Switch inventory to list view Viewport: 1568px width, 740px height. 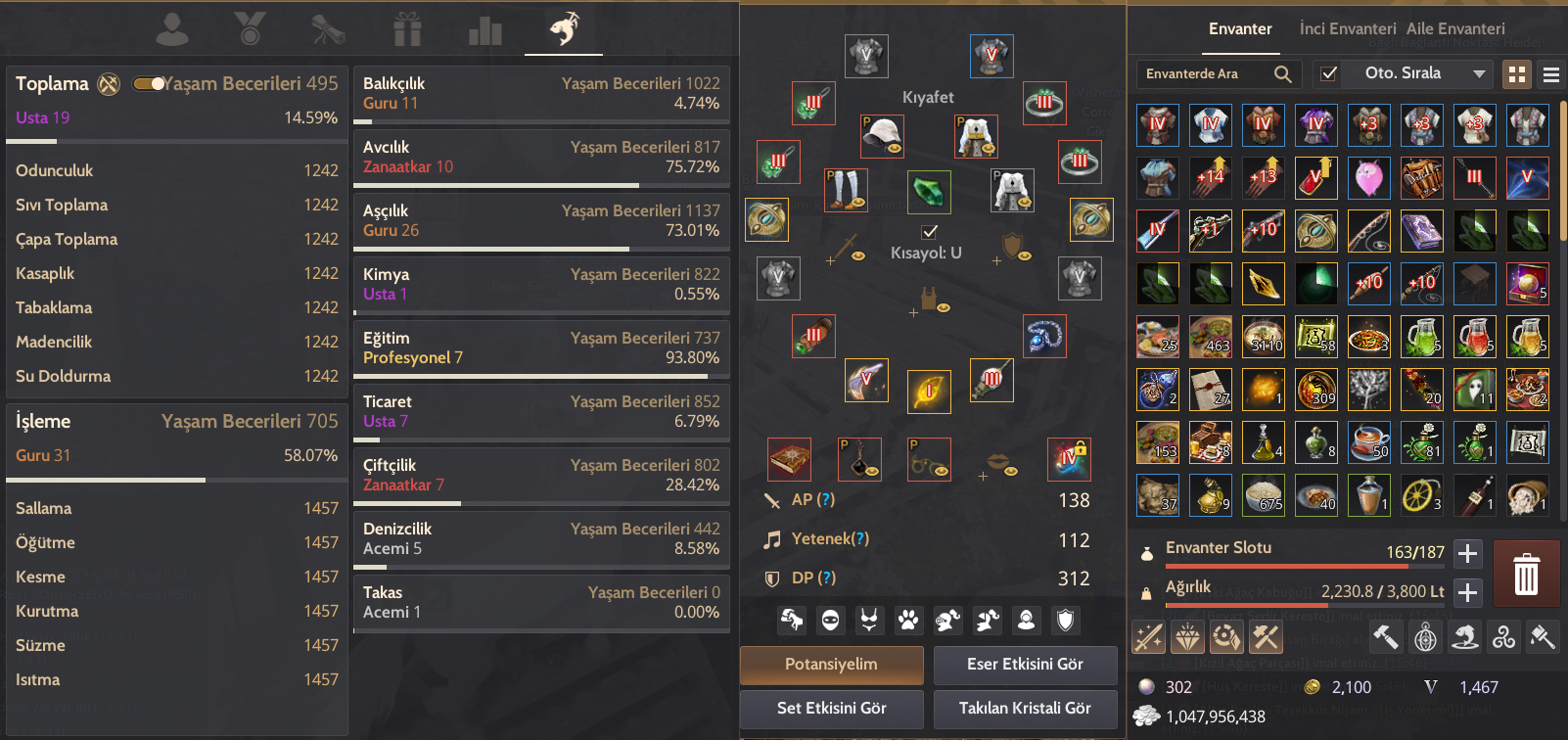1550,74
